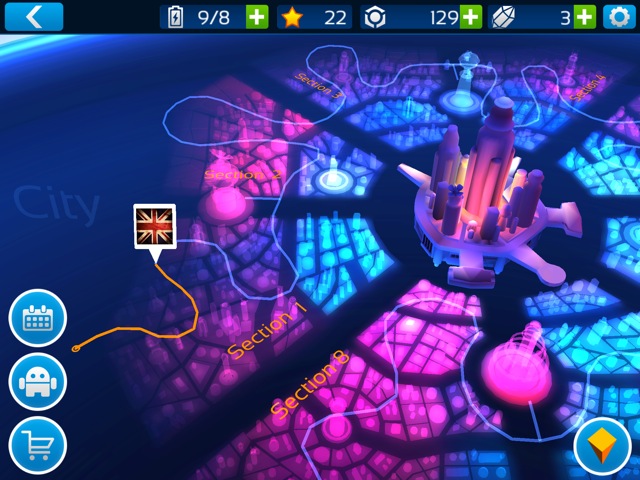Open settings with the gear icon
This screenshot has height=480, width=640.
(619, 17)
